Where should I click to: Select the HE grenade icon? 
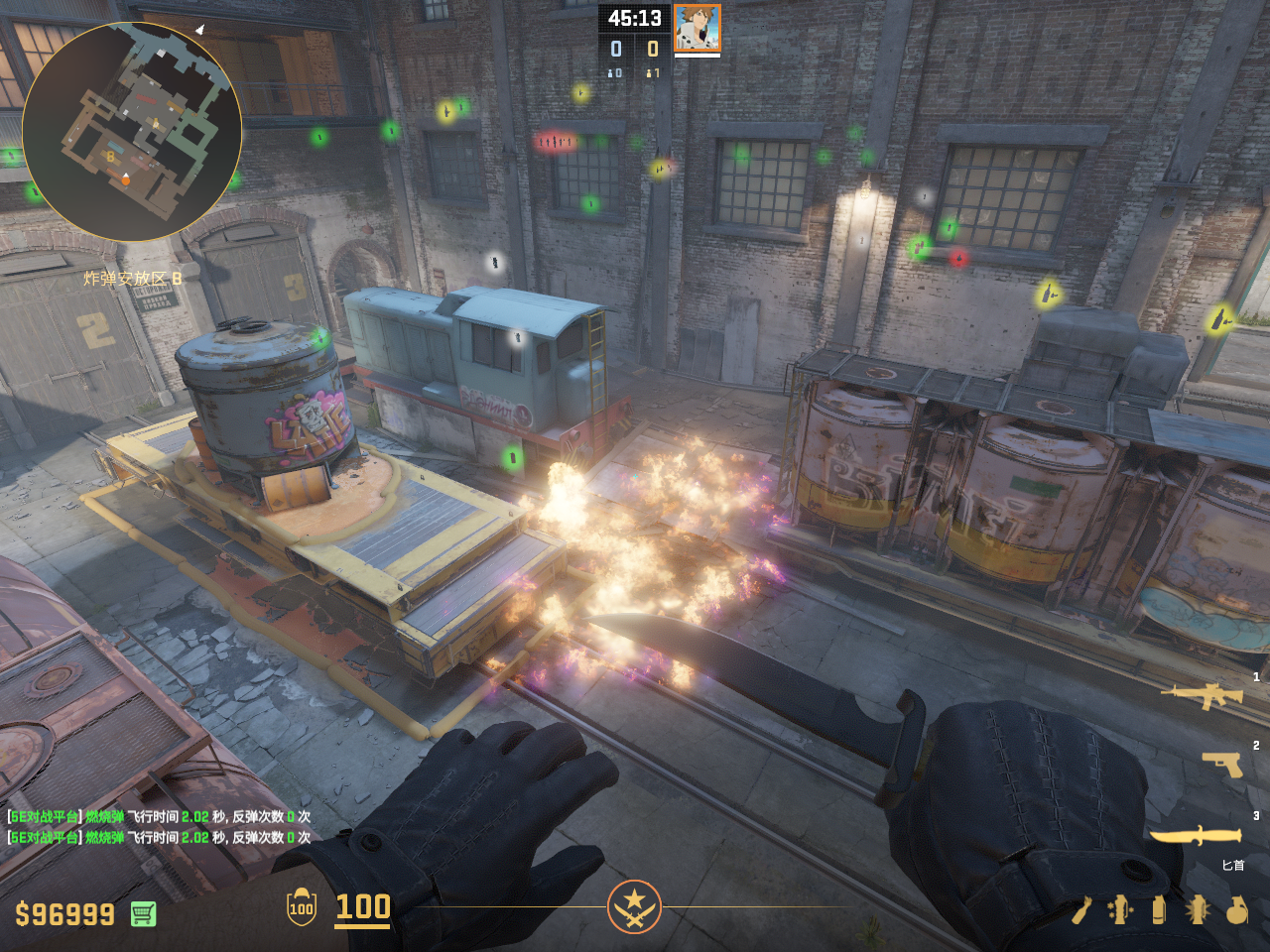1236,909
